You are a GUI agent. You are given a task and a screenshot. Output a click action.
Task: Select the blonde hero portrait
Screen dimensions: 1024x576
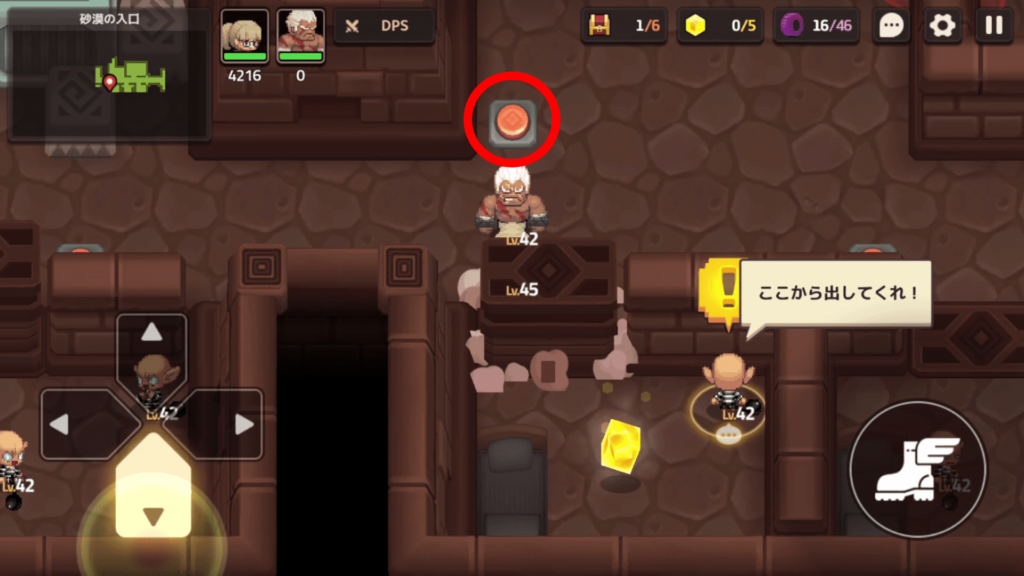(x=244, y=37)
